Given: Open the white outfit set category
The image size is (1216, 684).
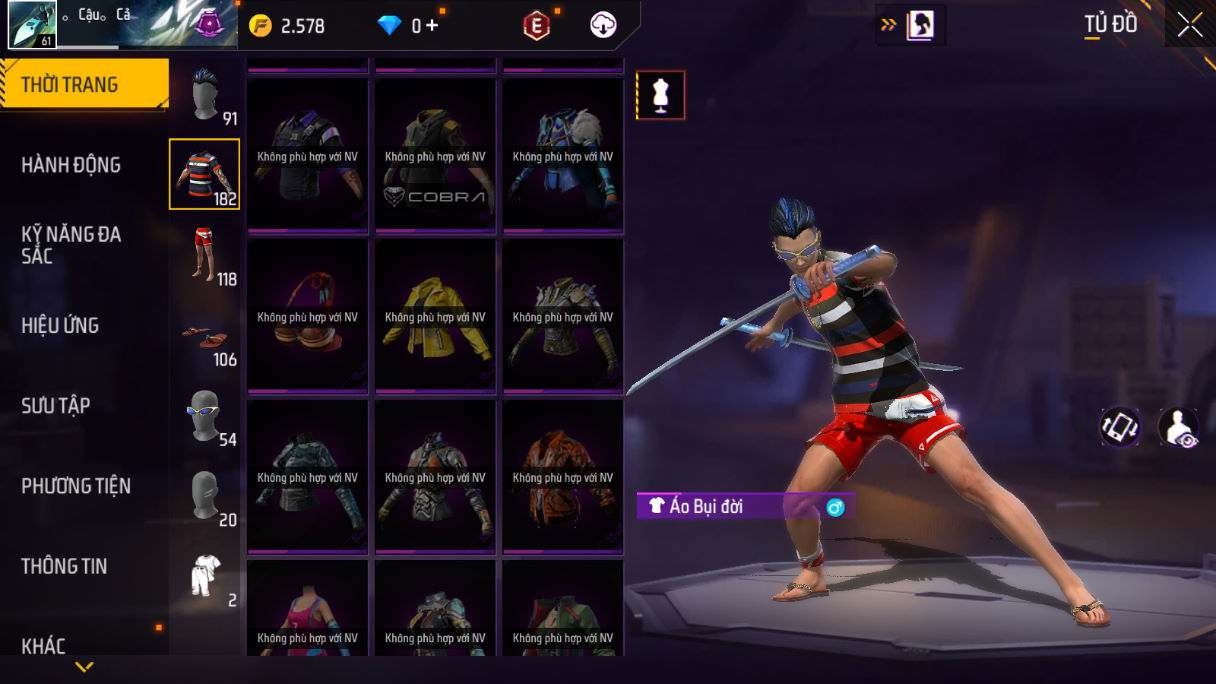Looking at the screenshot, I should click(x=204, y=576).
